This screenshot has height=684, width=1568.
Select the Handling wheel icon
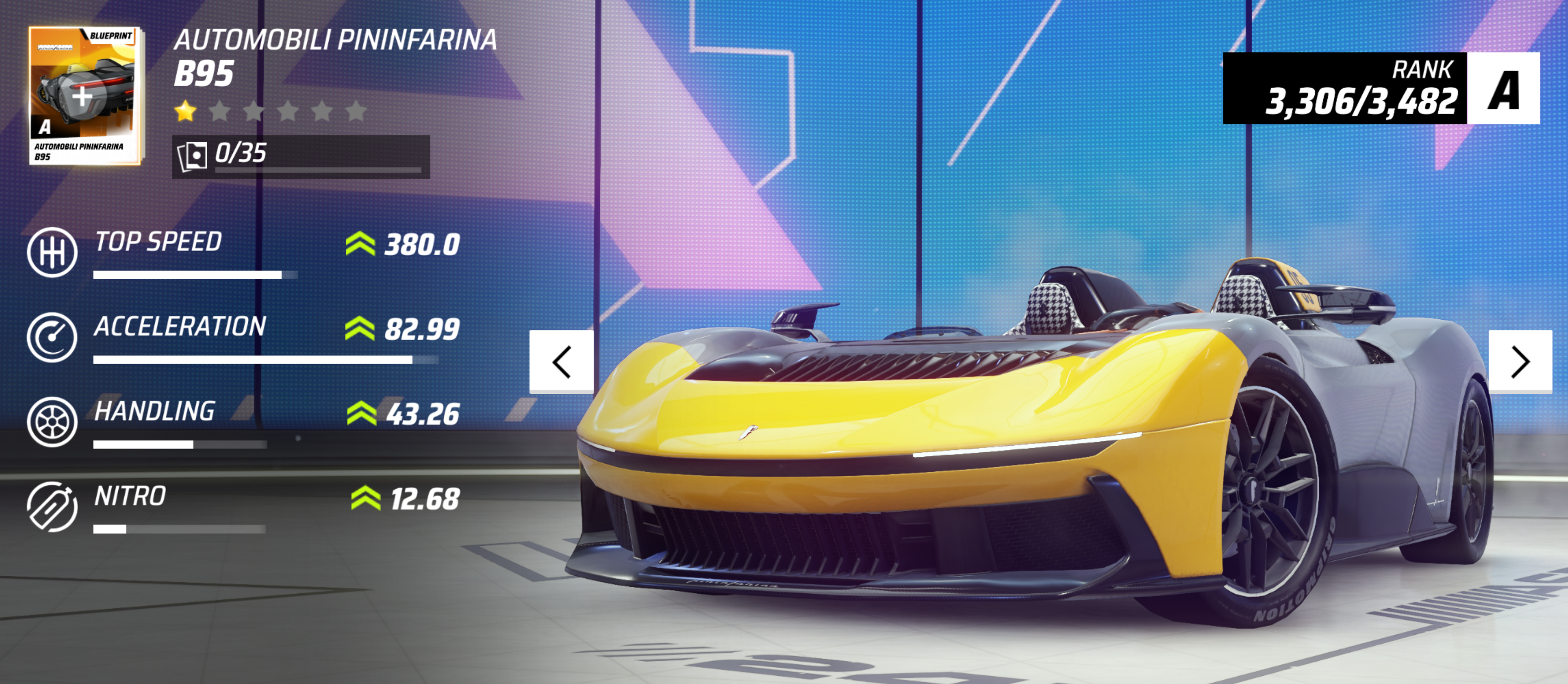(x=52, y=422)
